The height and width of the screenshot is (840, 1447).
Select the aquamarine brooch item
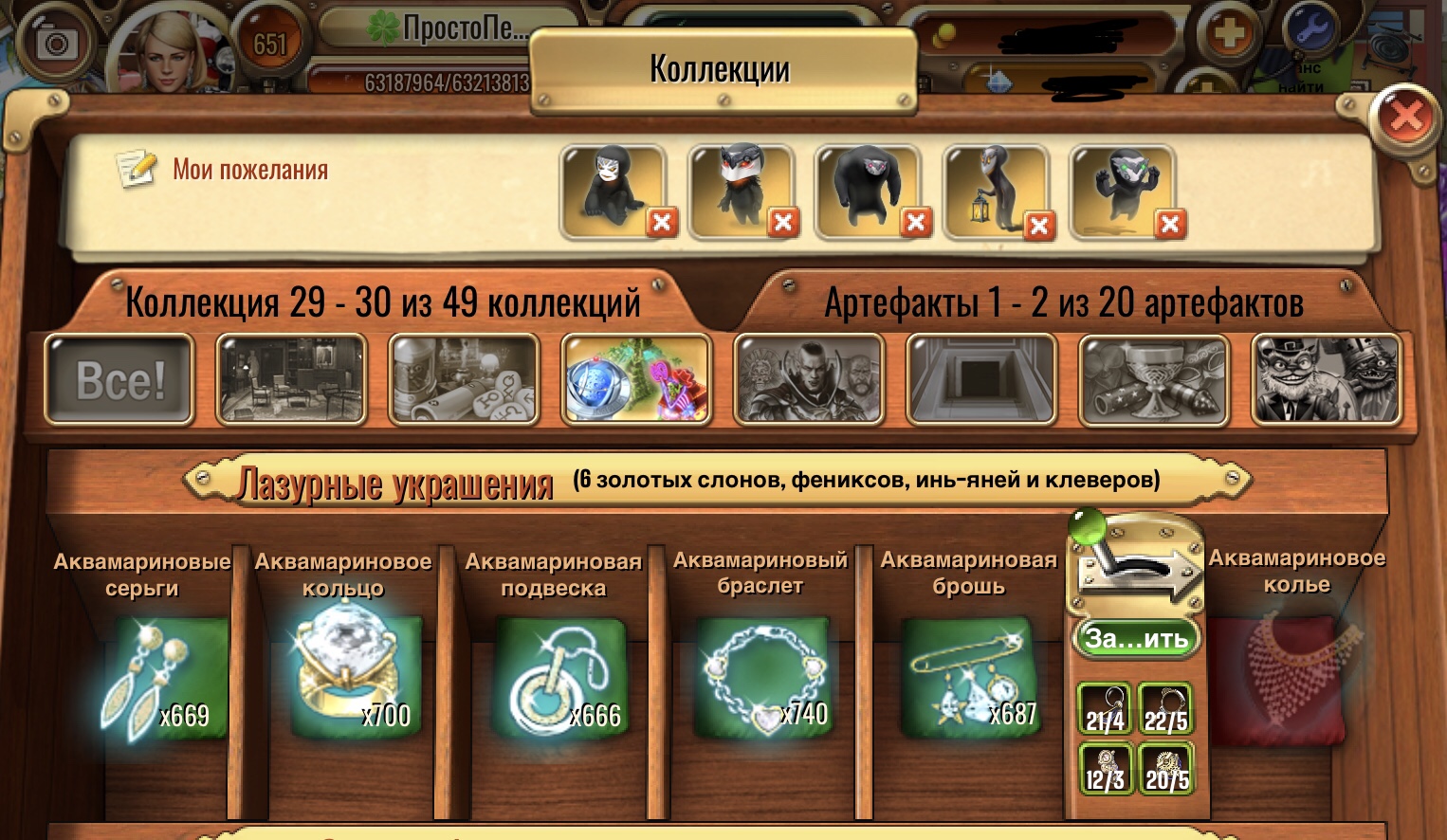coord(967,679)
